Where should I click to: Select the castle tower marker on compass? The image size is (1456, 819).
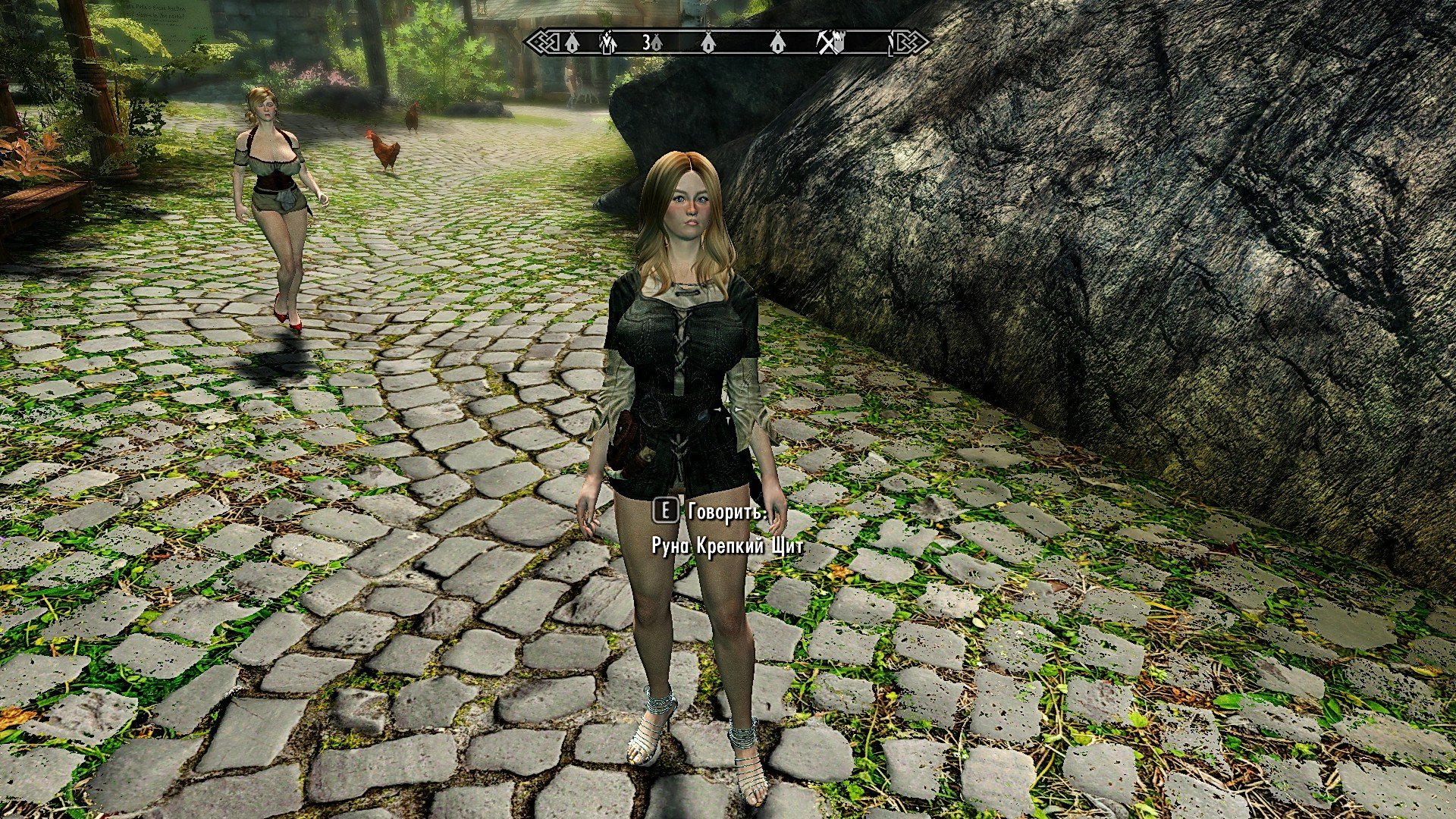839,42
